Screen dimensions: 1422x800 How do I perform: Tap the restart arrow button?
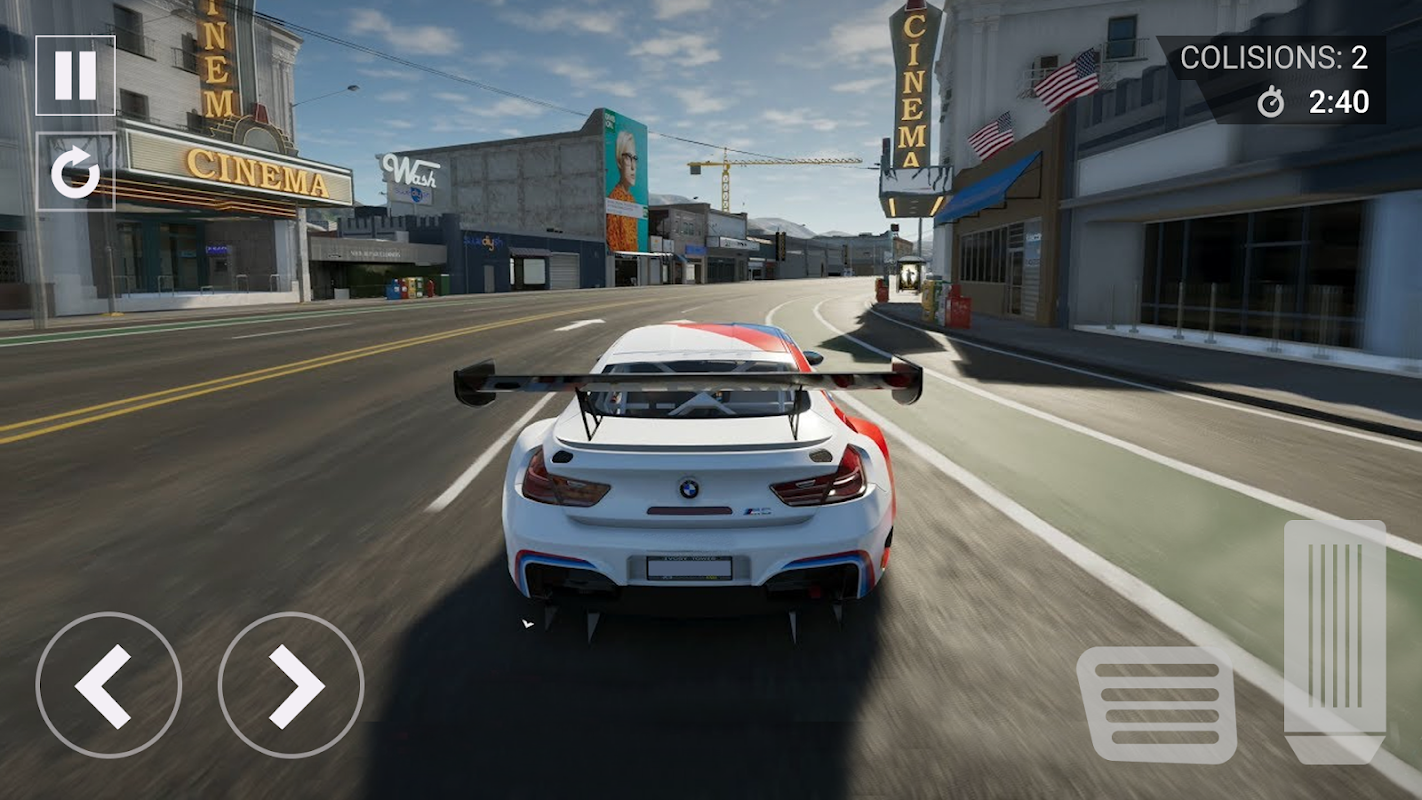[x=75, y=172]
